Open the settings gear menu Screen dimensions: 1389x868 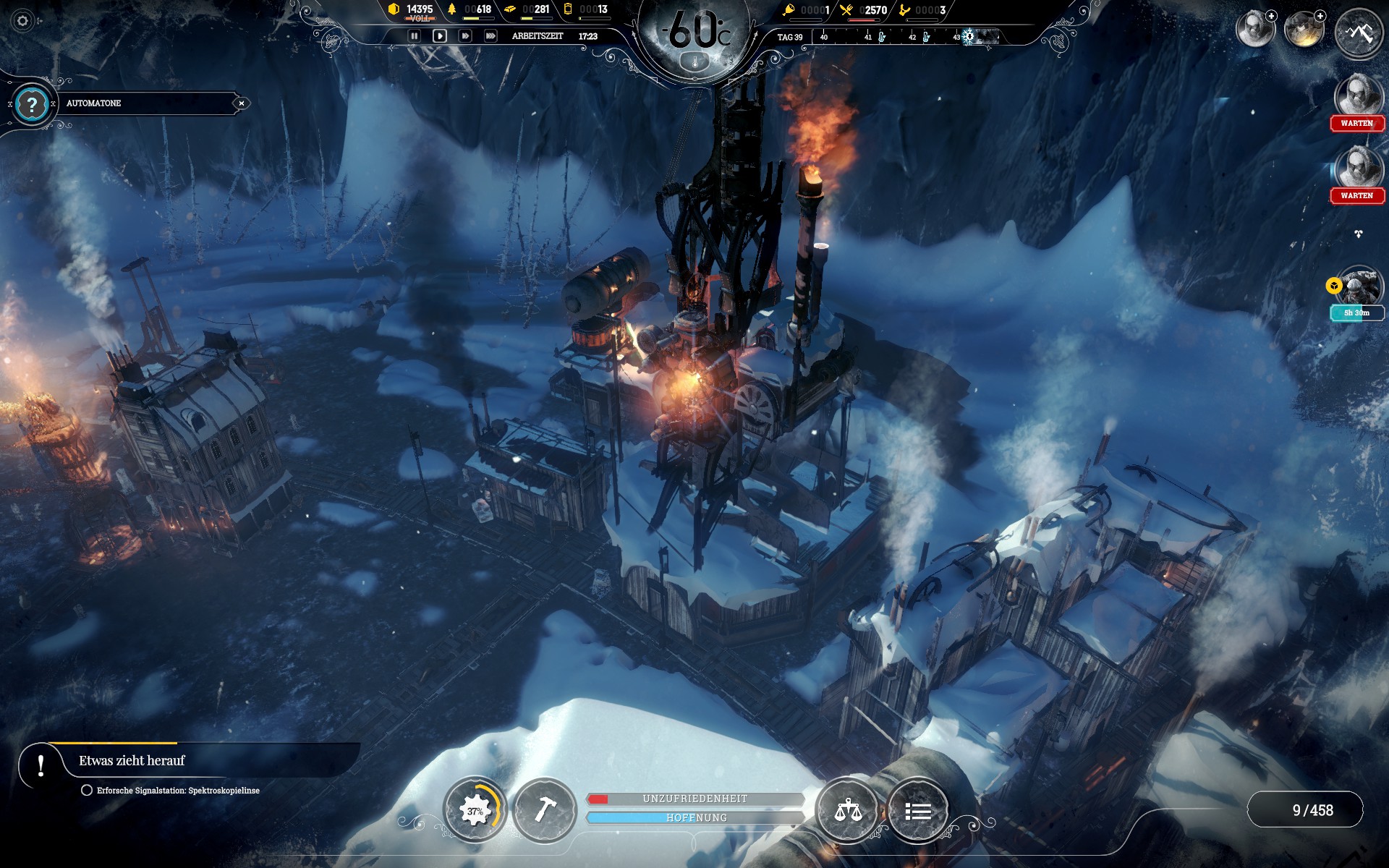click(x=22, y=21)
